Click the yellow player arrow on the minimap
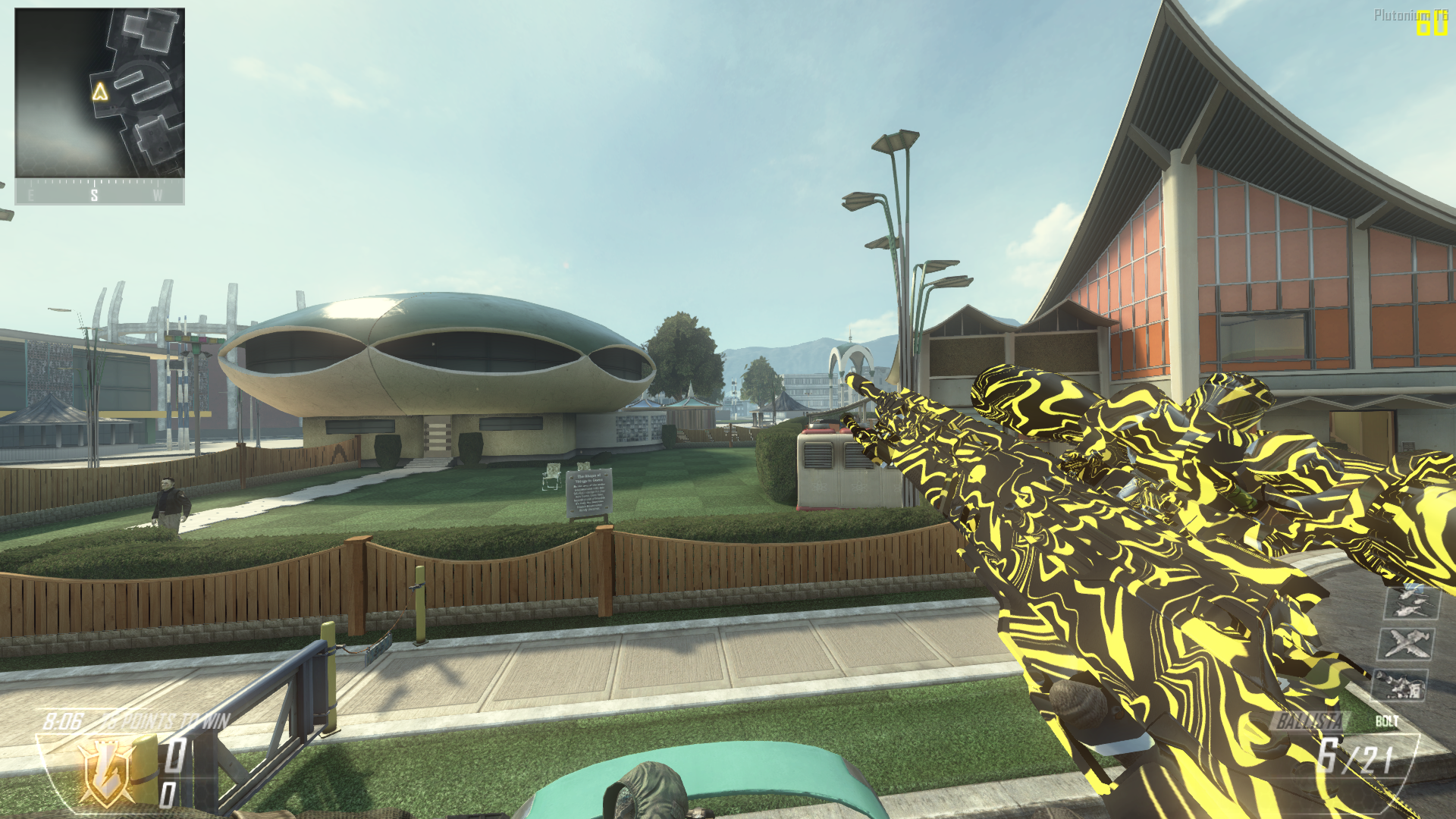This screenshot has width=1456, height=819. pos(100,93)
